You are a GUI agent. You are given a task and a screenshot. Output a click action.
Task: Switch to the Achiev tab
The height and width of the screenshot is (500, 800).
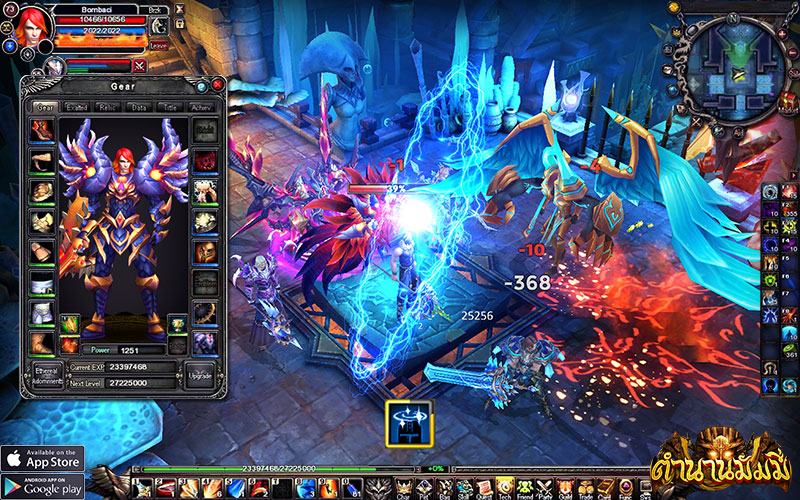click(x=202, y=106)
